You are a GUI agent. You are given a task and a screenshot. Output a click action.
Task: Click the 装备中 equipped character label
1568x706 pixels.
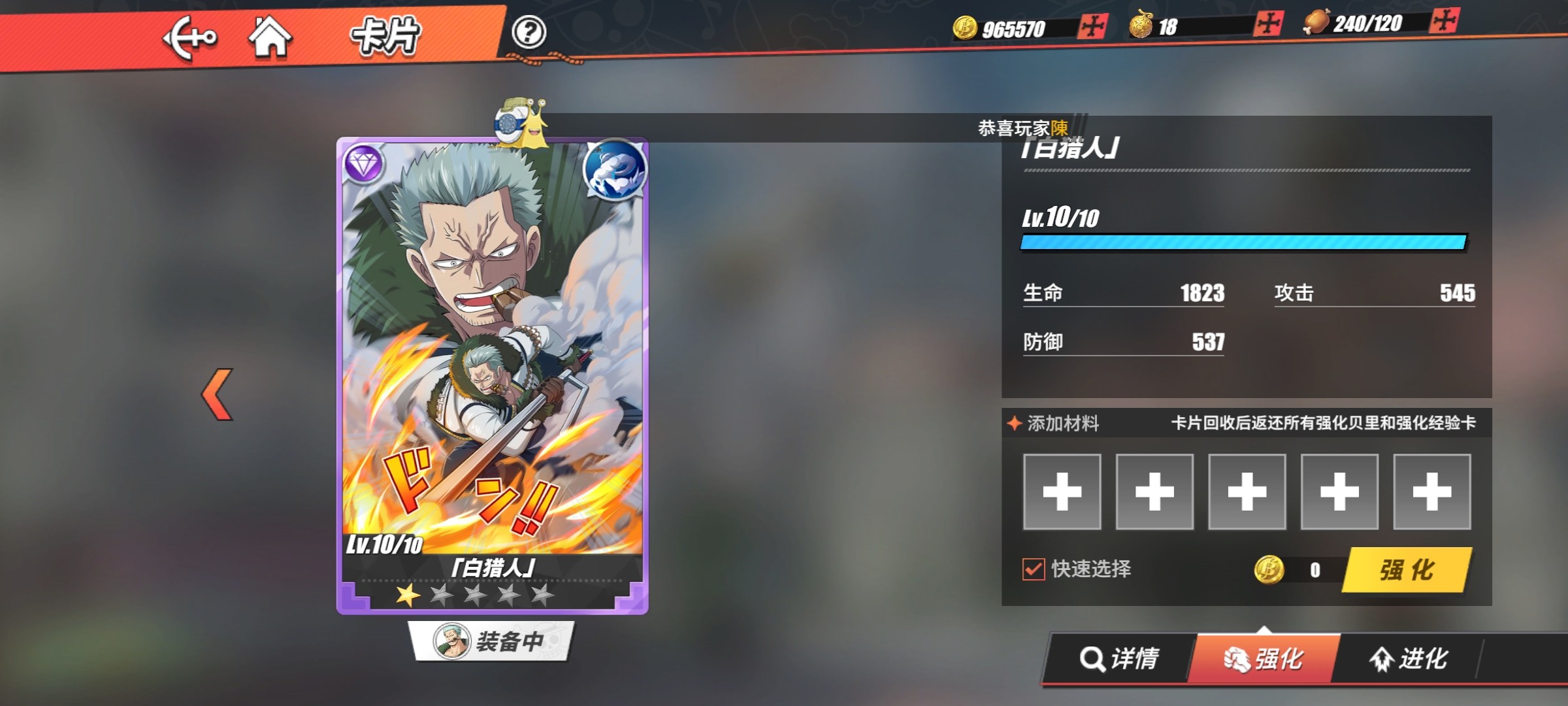point(491,641)
